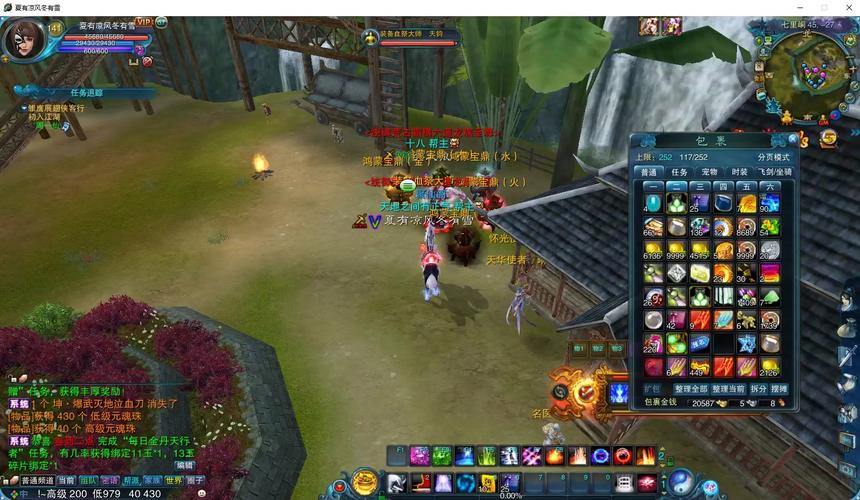Switch chat to the 世界 channel
Viewport: 860px width, 500px height.
pos(172,481)
